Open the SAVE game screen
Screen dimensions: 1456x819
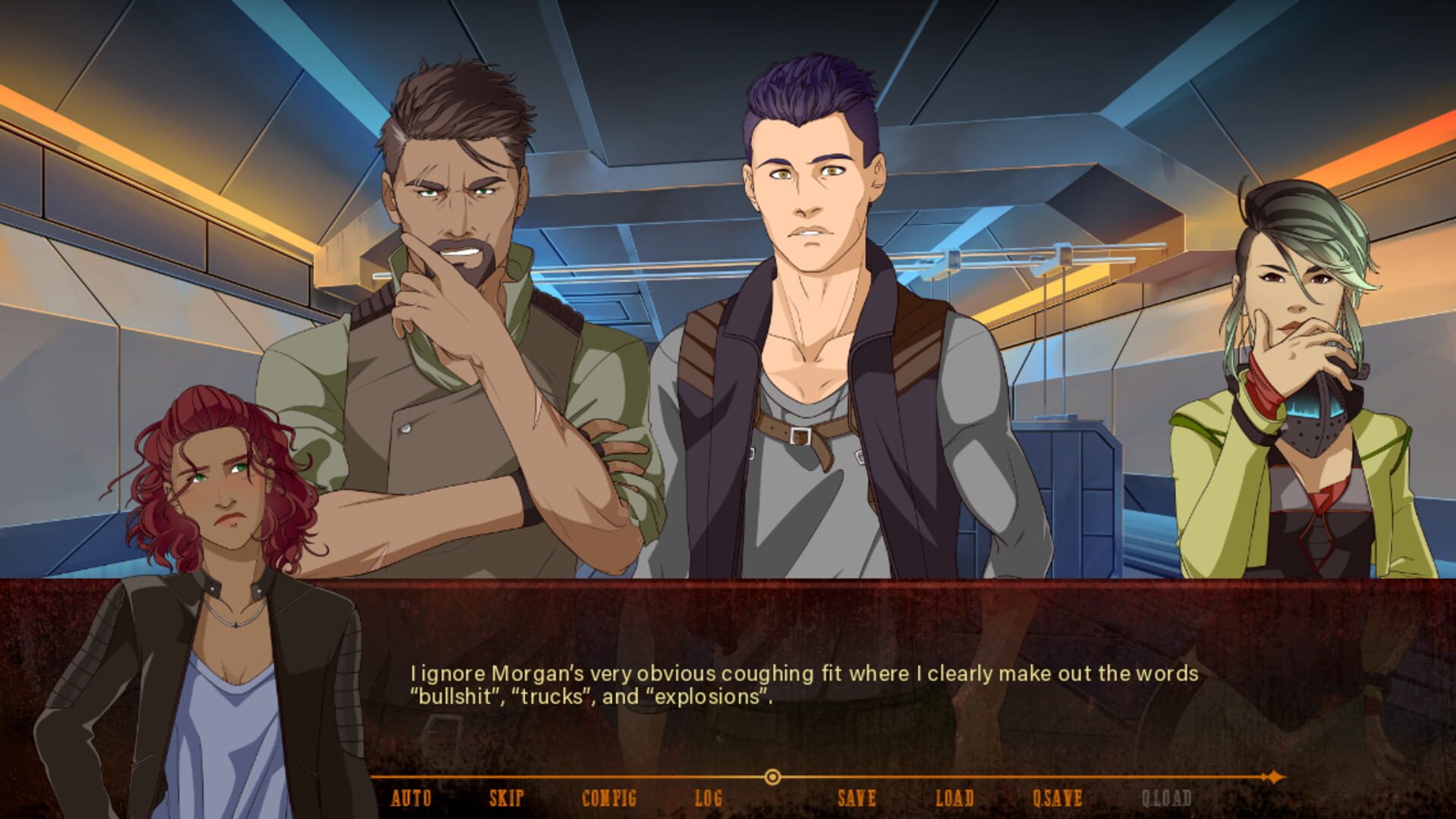(856, 797)
